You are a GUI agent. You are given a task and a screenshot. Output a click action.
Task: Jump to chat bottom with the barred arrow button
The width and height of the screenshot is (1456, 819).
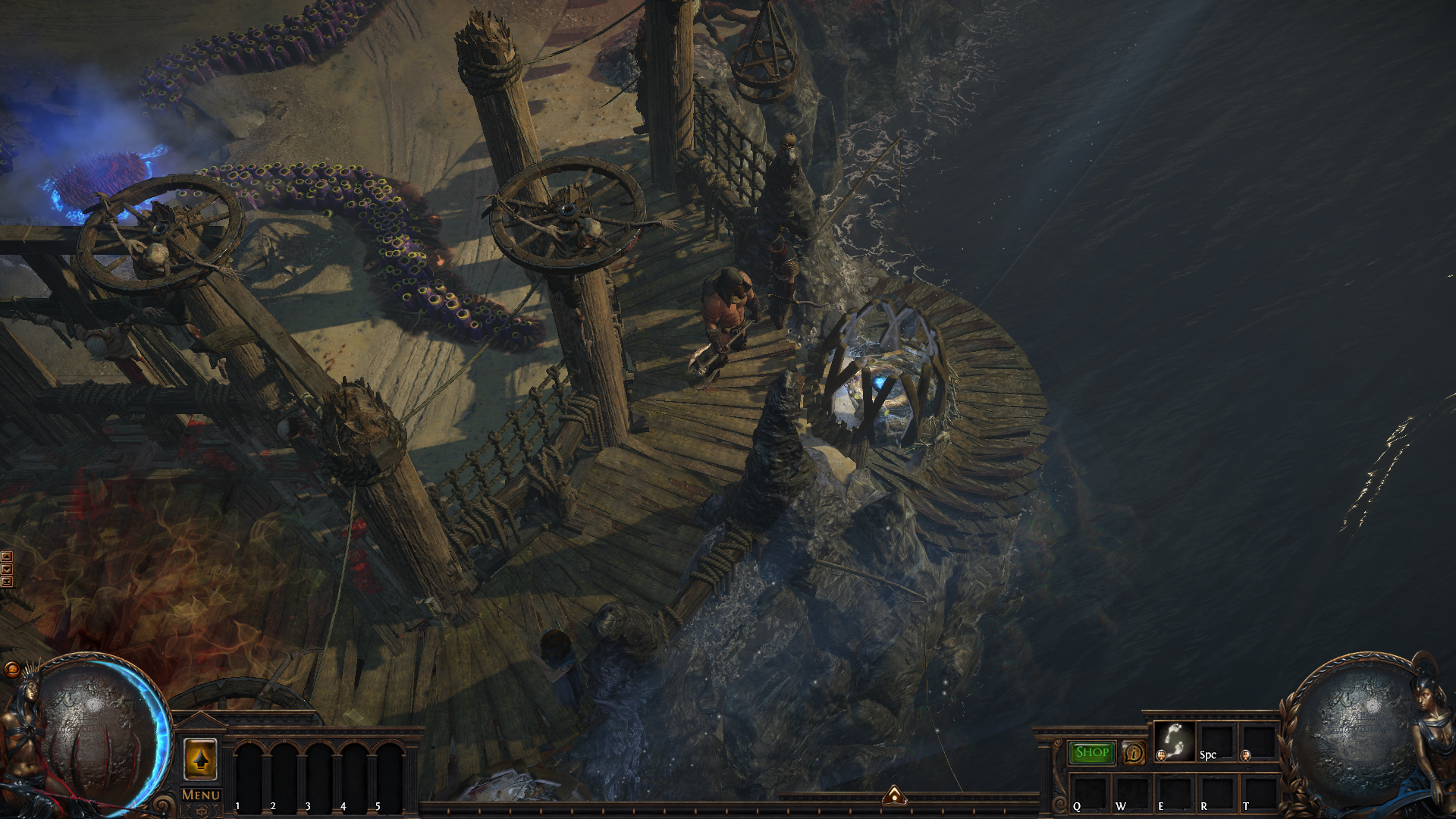pos(7,582)
